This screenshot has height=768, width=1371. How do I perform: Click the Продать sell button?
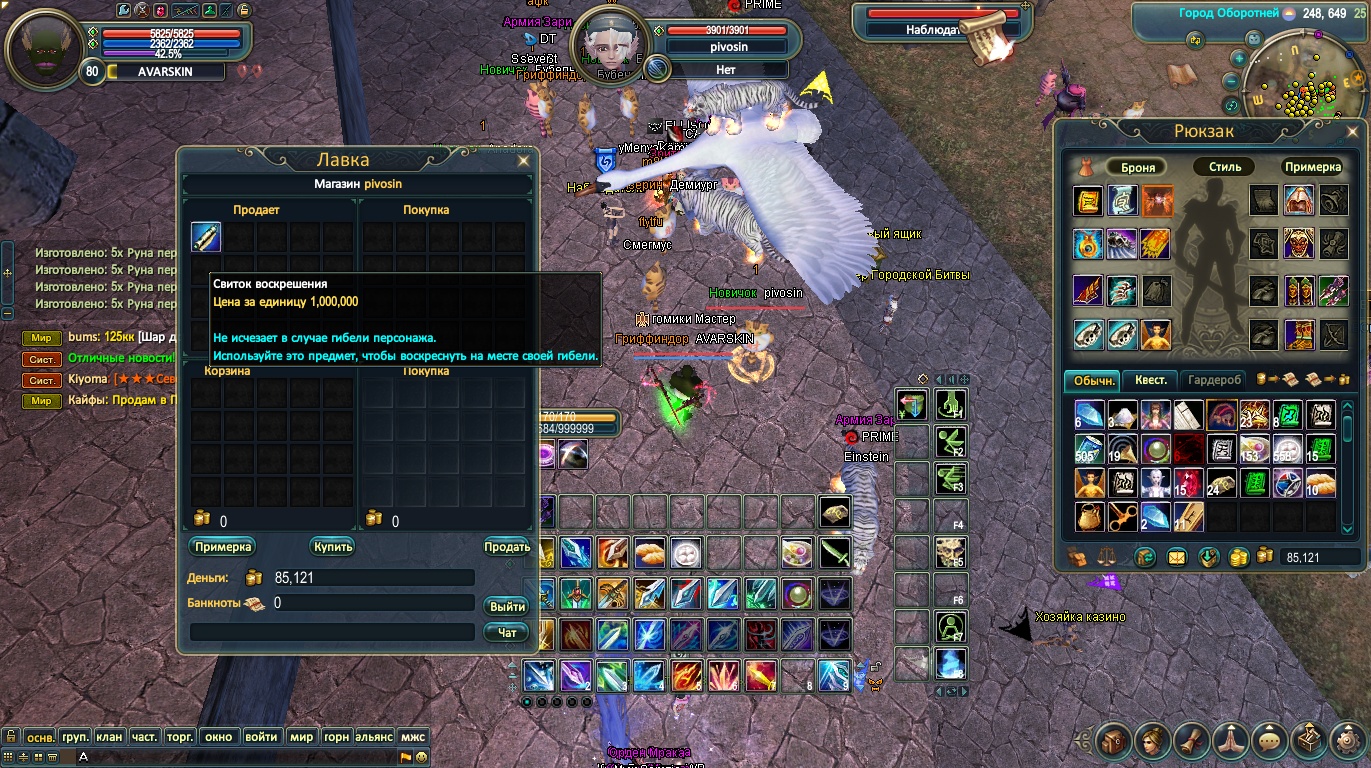506,547
